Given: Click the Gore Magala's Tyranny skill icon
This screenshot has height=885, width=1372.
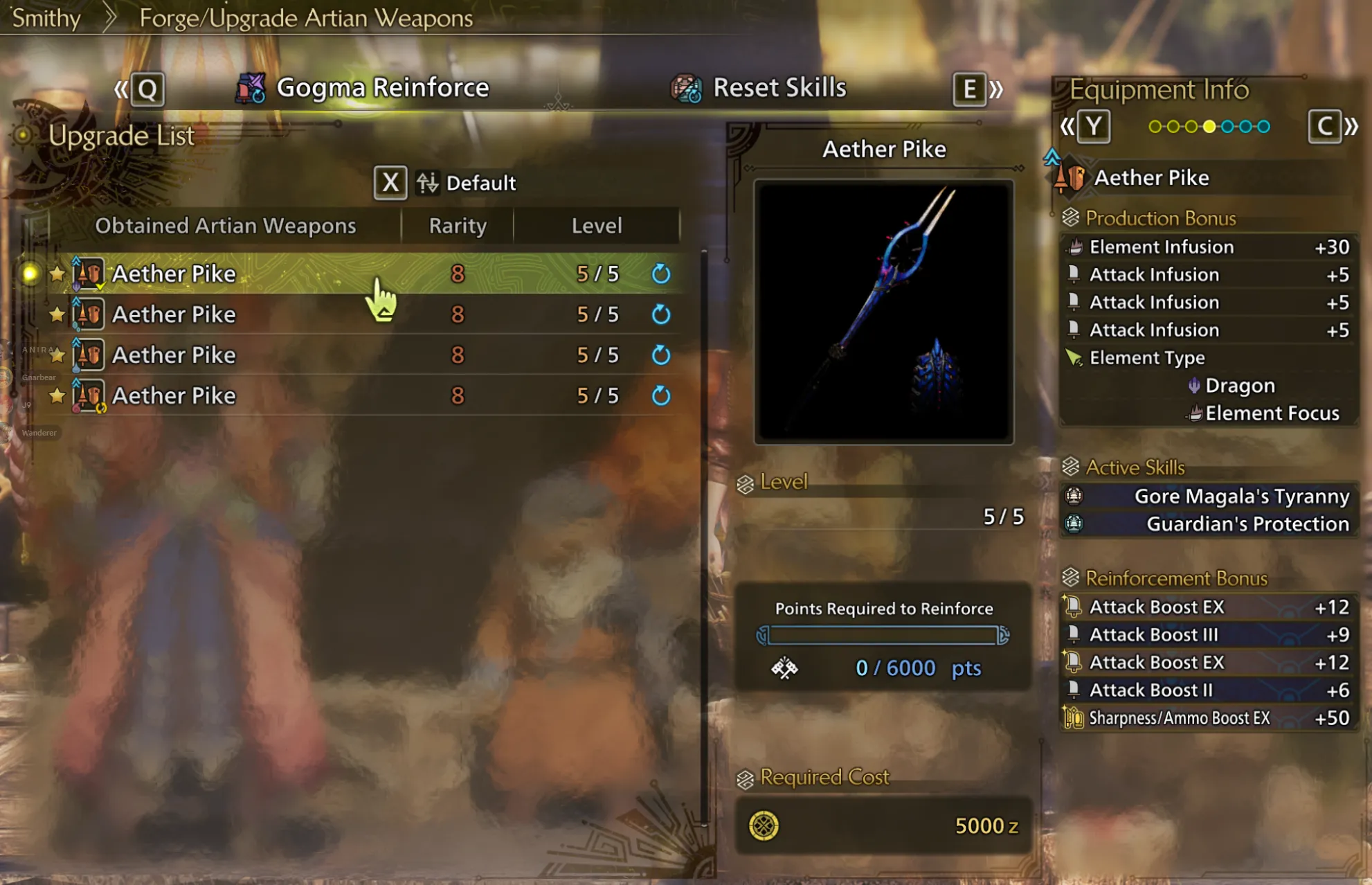Looking at the screenshot, I should 1075,496.
